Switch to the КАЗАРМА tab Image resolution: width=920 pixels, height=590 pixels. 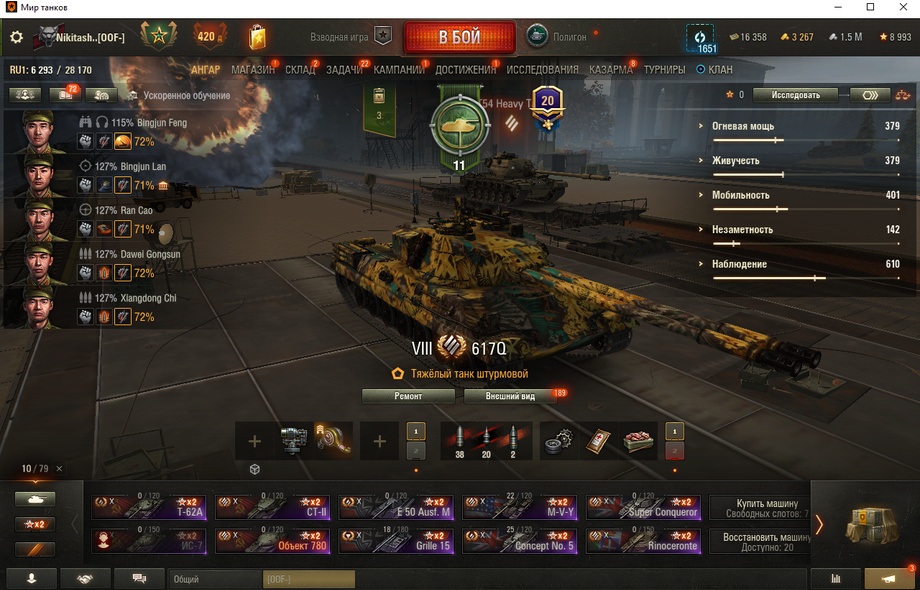[x=610, y=70]
